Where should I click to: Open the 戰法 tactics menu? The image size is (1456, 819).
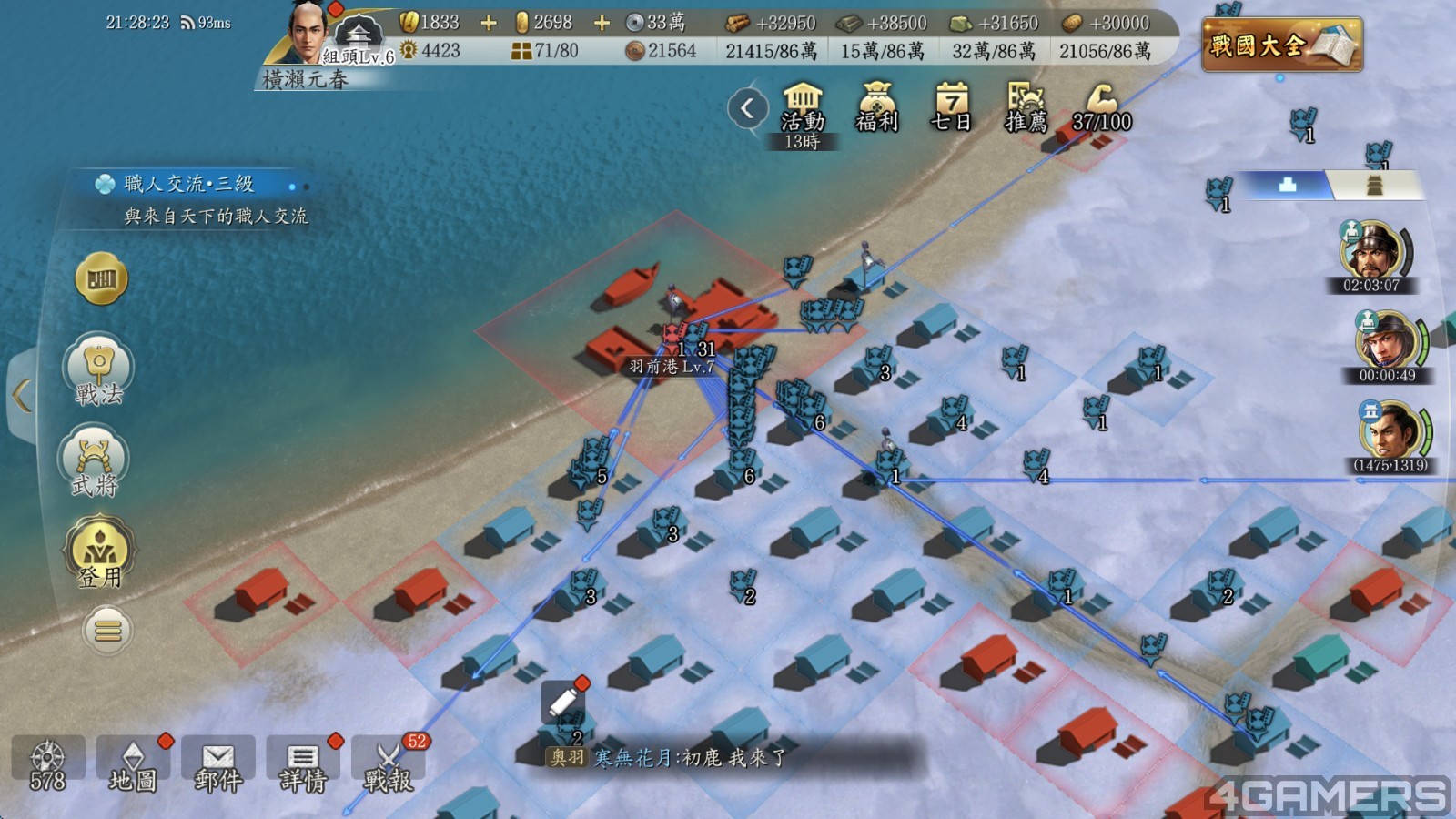98,370
